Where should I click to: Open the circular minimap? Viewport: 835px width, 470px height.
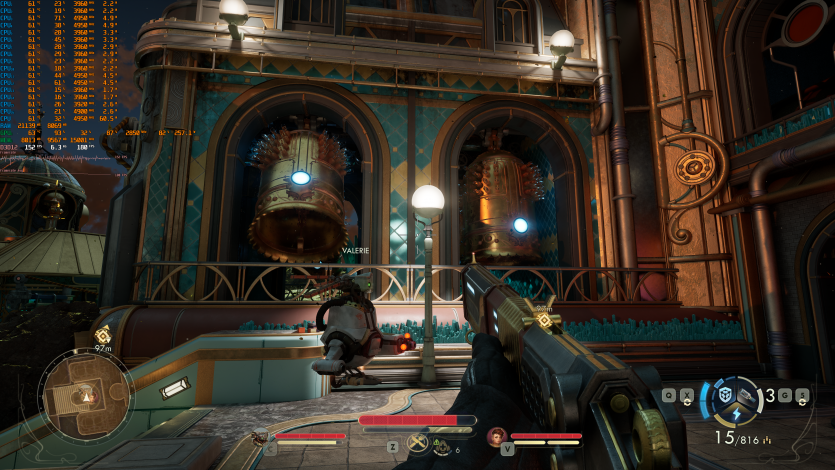(86, 391)
